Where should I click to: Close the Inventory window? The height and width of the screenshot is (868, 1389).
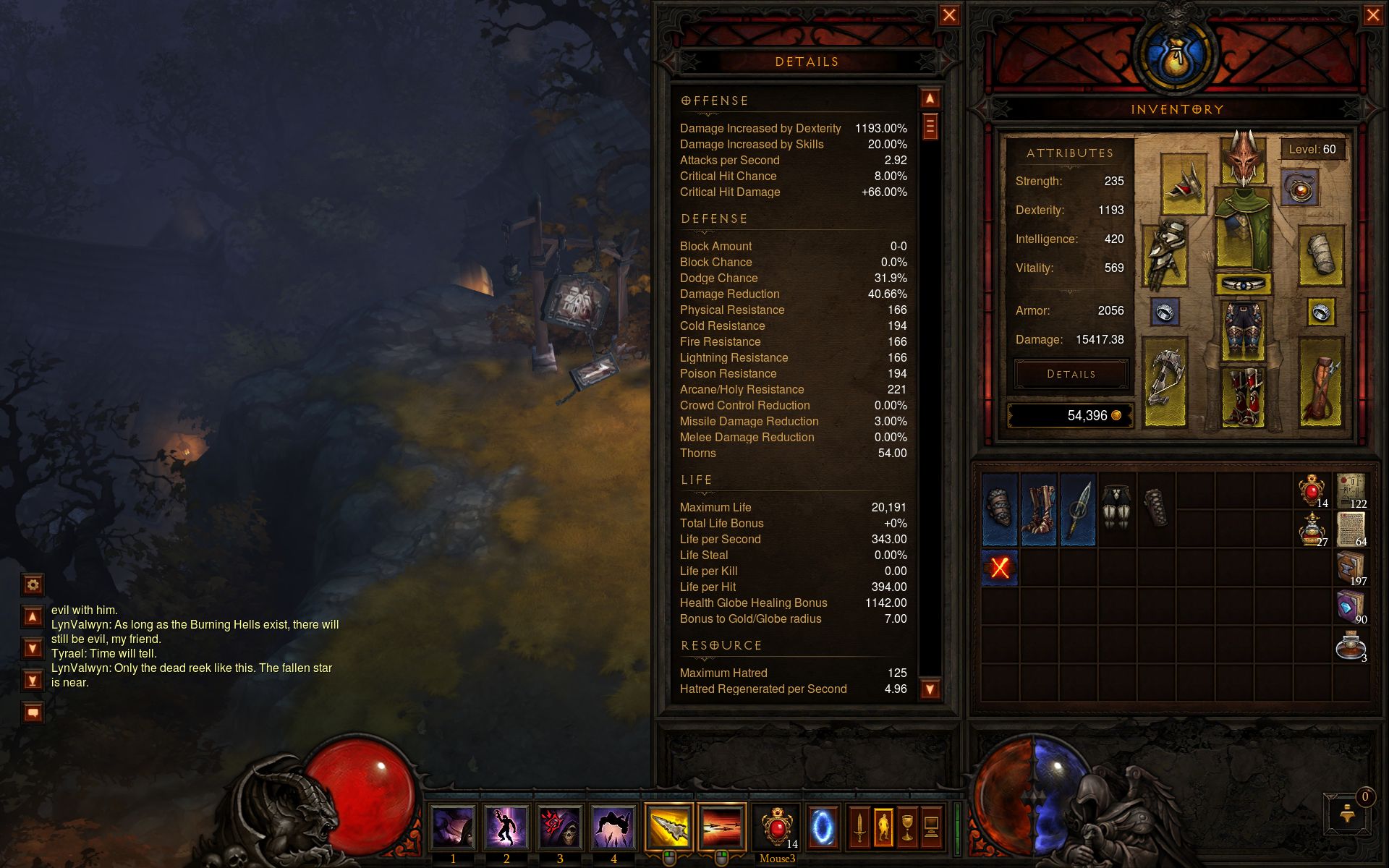tap(1372, 15)
